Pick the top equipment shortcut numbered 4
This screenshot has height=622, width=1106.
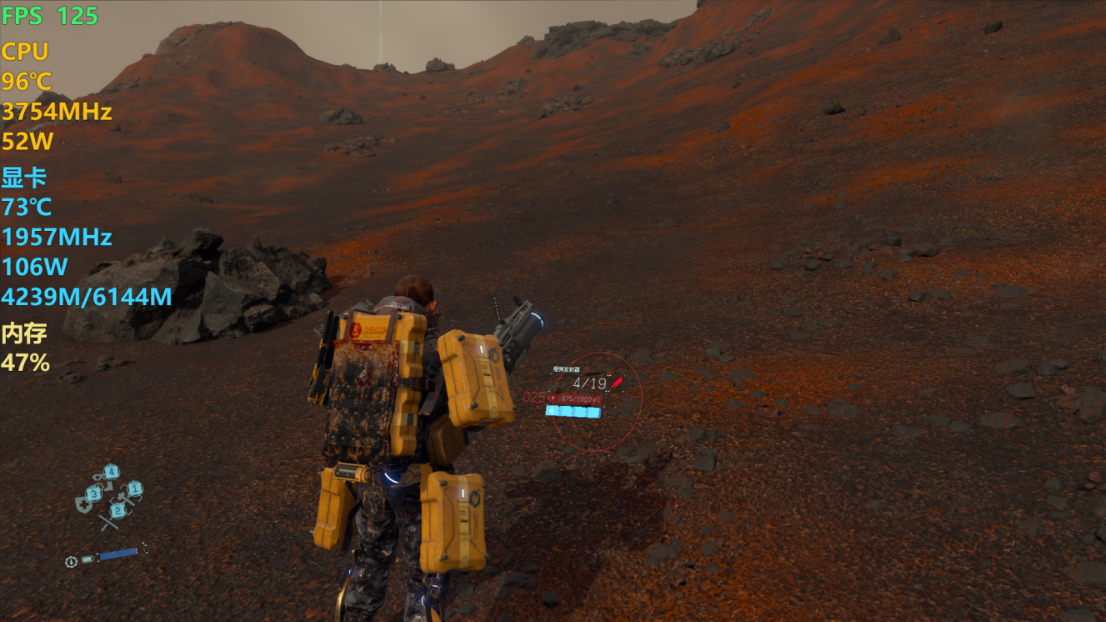(x=110, y=473)
